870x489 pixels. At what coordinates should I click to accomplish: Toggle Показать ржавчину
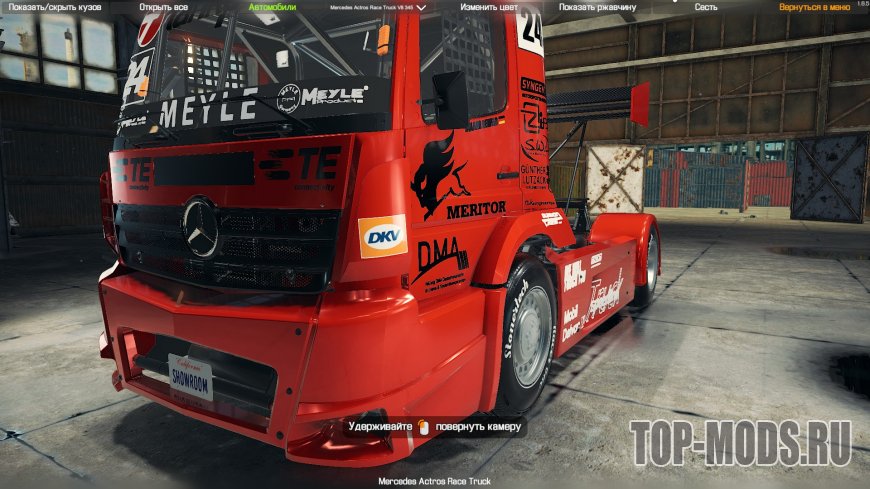[x=596, y=7]
